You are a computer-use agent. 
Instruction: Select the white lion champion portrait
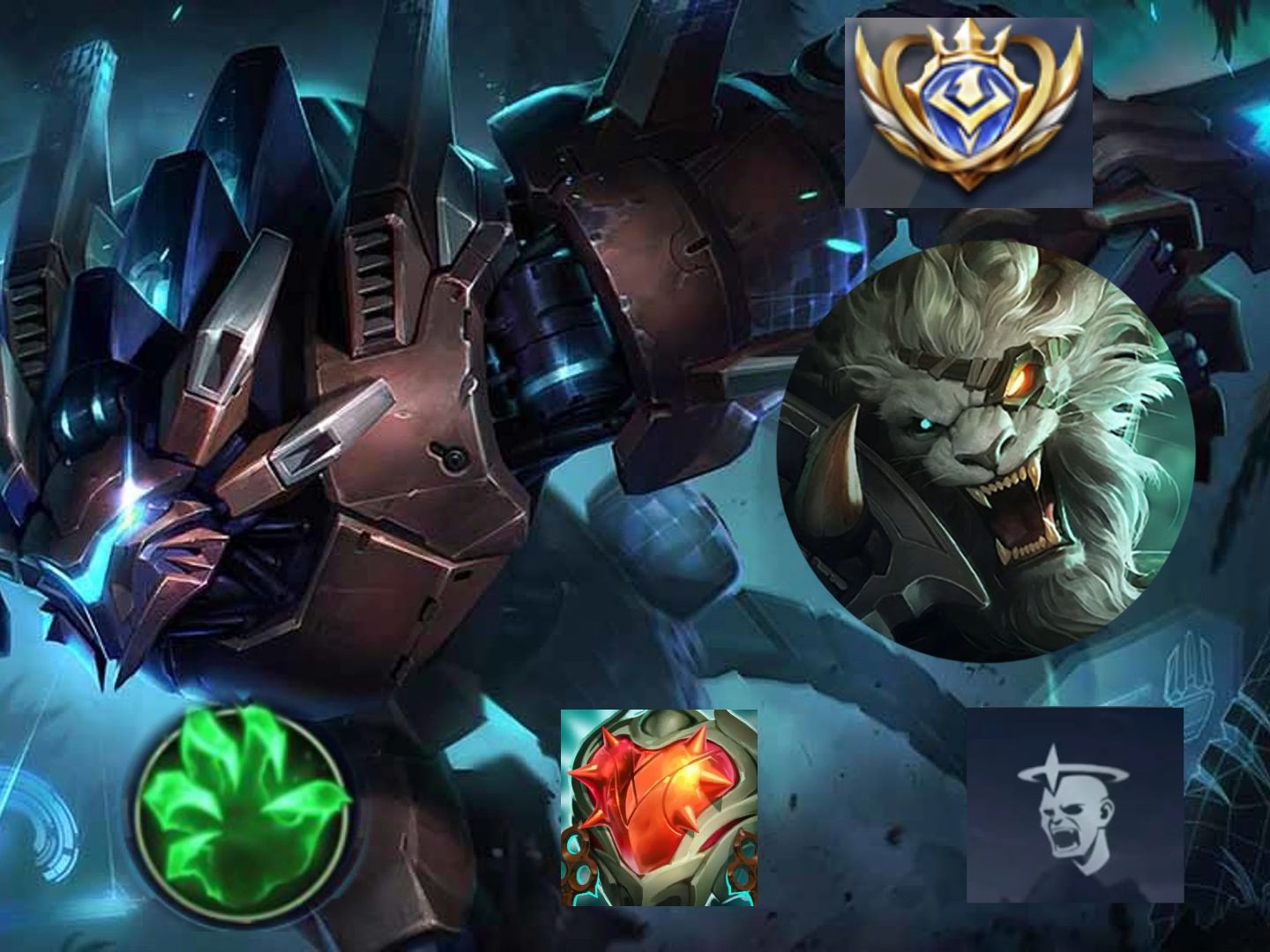pos(979,448)
